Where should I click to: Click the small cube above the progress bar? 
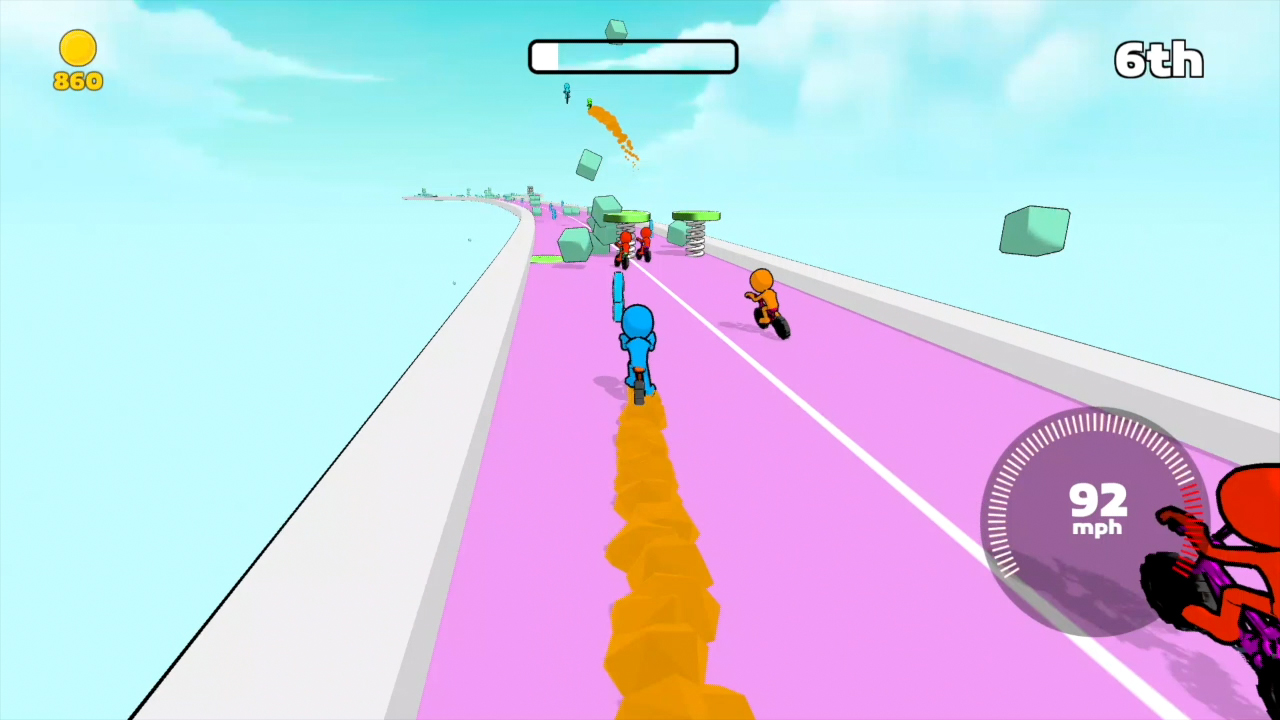pos(614,30)
